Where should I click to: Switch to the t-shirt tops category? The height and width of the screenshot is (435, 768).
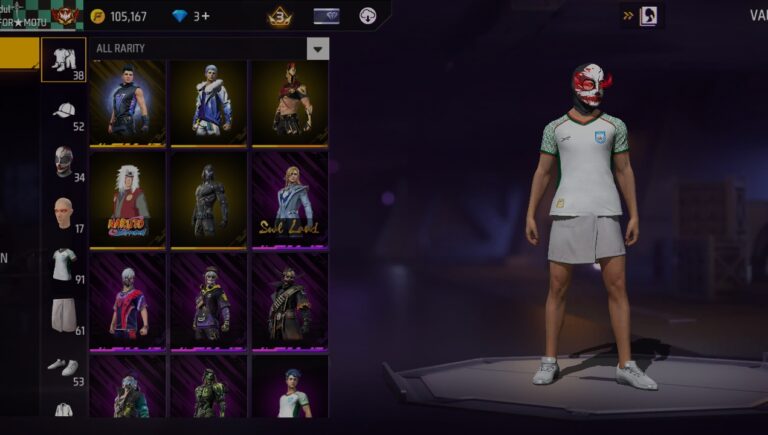point(63,263)
